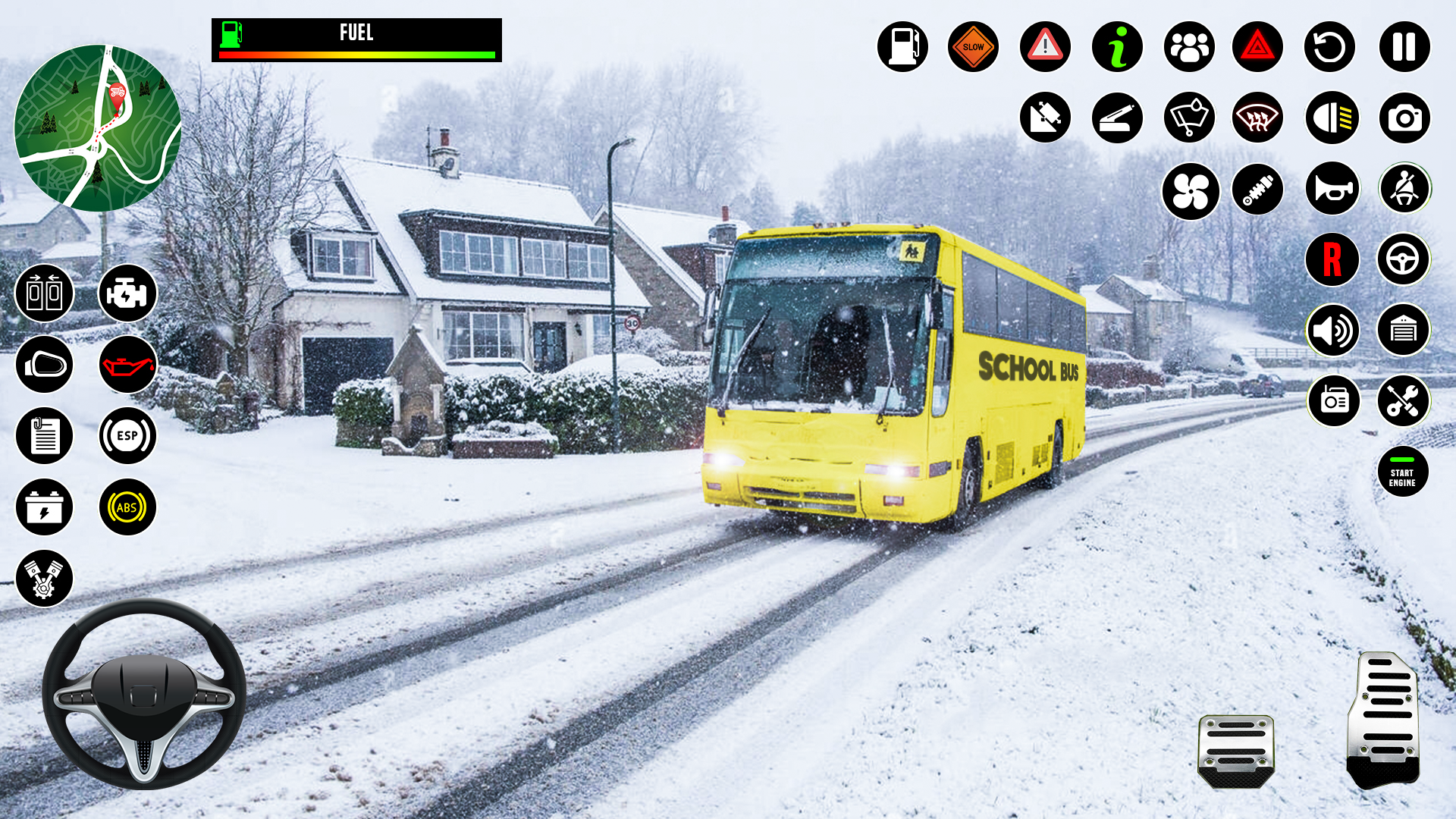The height and width of the screenshot is (819, 1456).
Task: Open the radio icon
Action: pos(1332,400)
